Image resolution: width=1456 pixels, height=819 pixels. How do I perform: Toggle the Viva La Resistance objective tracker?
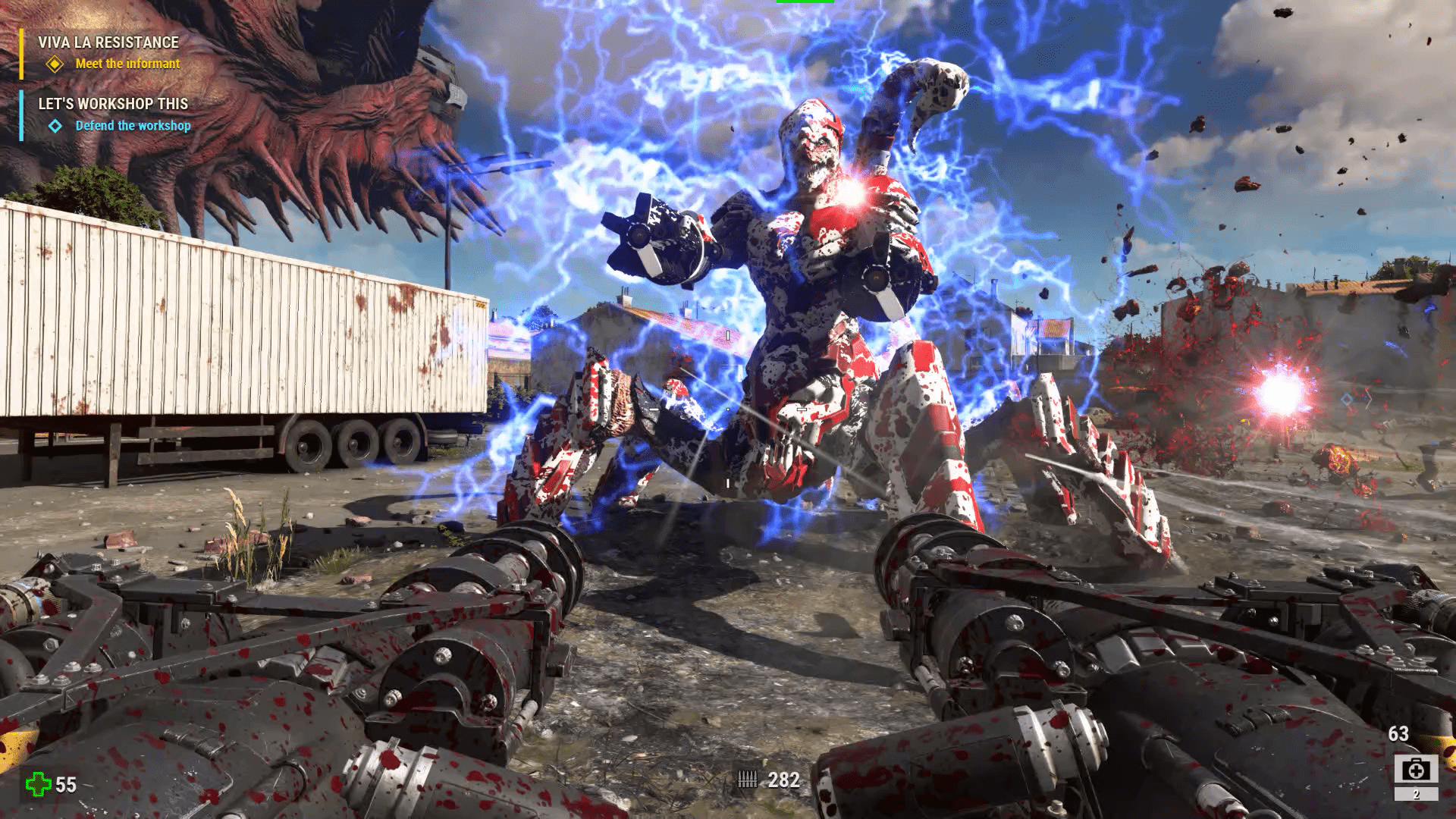(x=108, y=43)
